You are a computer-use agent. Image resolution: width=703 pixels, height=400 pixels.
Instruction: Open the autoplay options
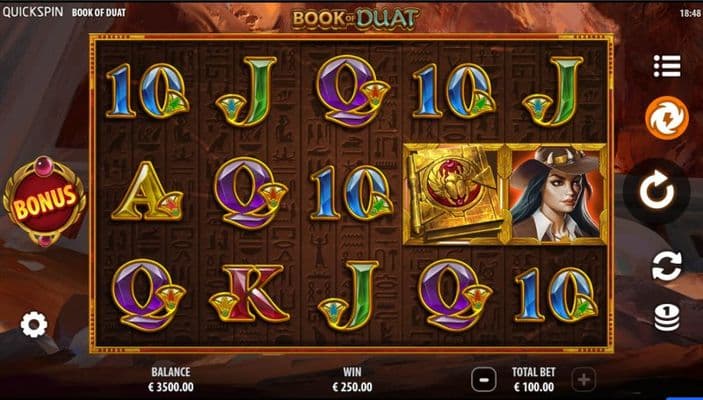[x=666, y=265]
